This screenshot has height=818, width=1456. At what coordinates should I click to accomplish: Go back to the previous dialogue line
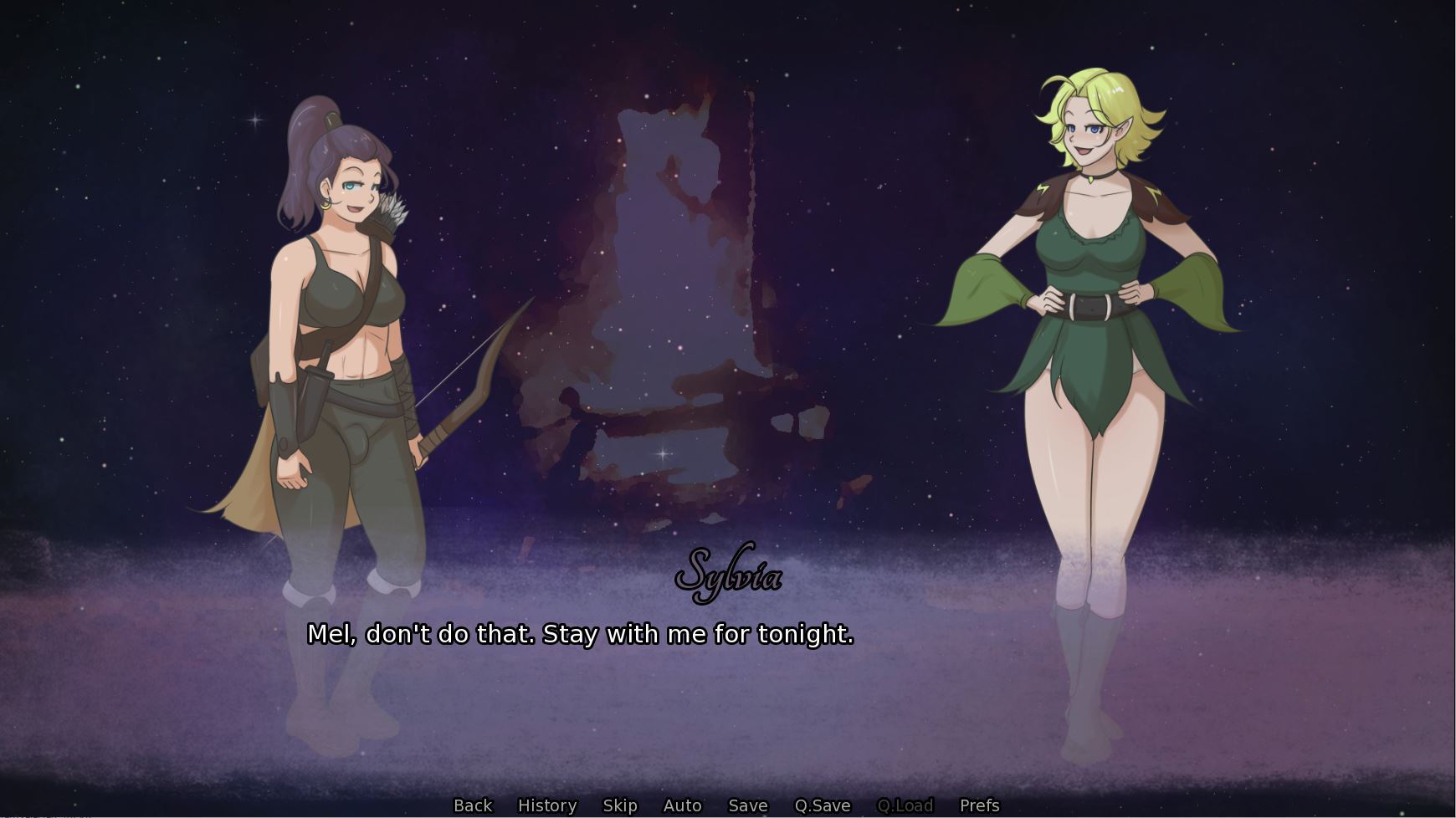pos(473,805)
